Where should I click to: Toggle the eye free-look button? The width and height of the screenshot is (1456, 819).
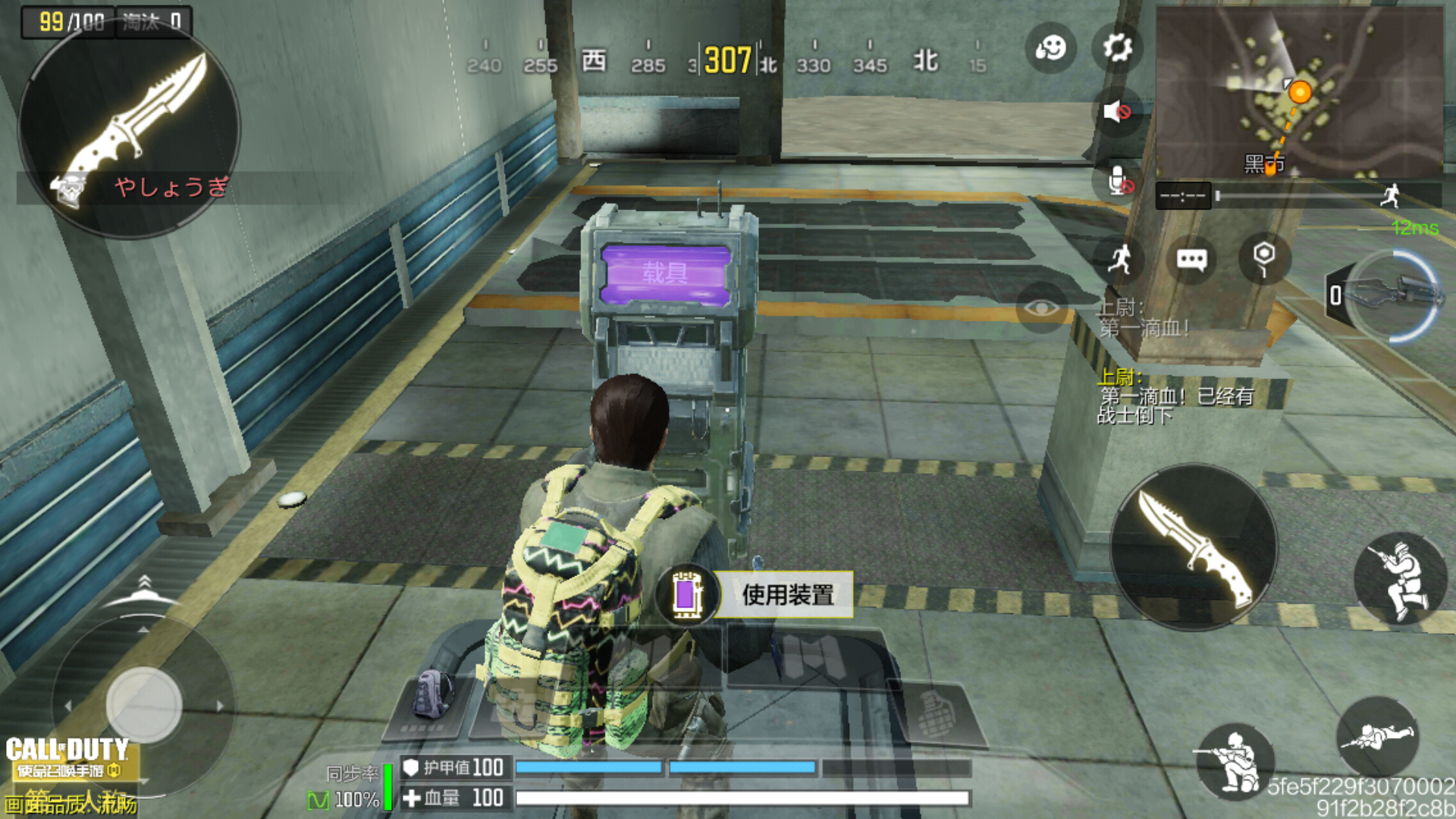(1042, 307)
